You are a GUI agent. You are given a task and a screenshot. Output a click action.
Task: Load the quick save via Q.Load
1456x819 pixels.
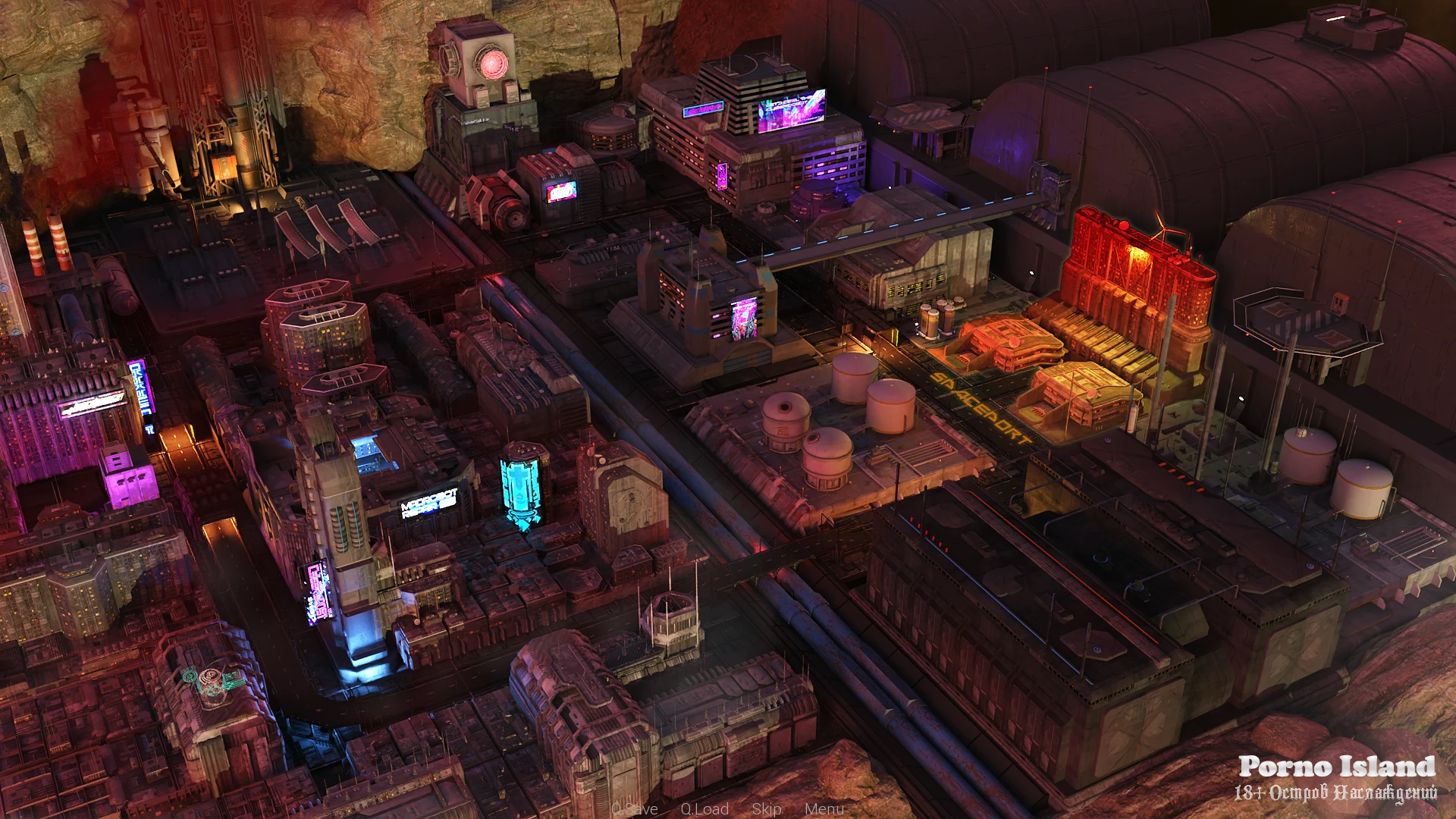[x=704, y=809]
